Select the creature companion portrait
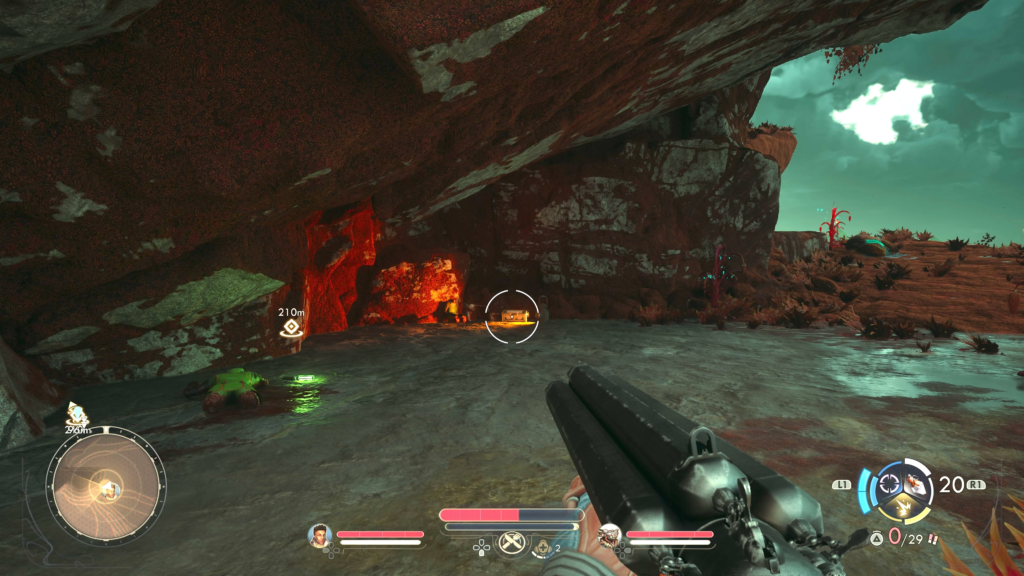 click(x=608, y=537)
